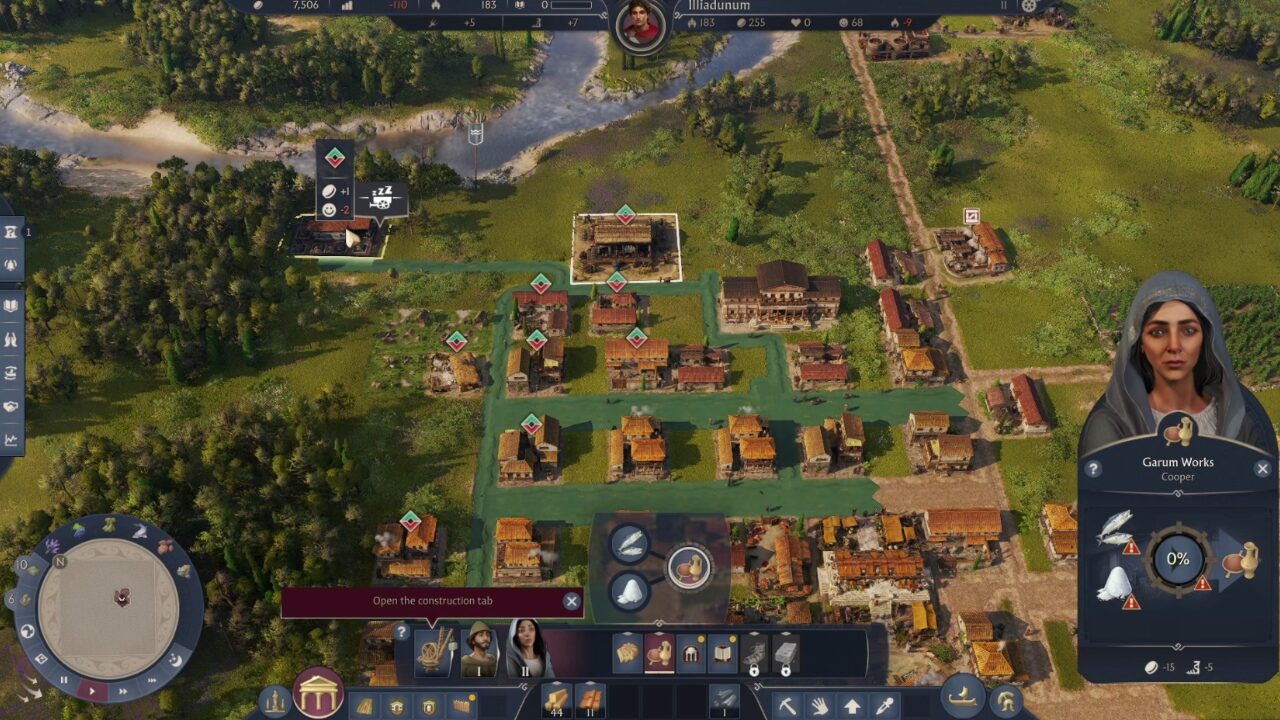
Task: Select the open book building icon
Action: pos(723,653)
